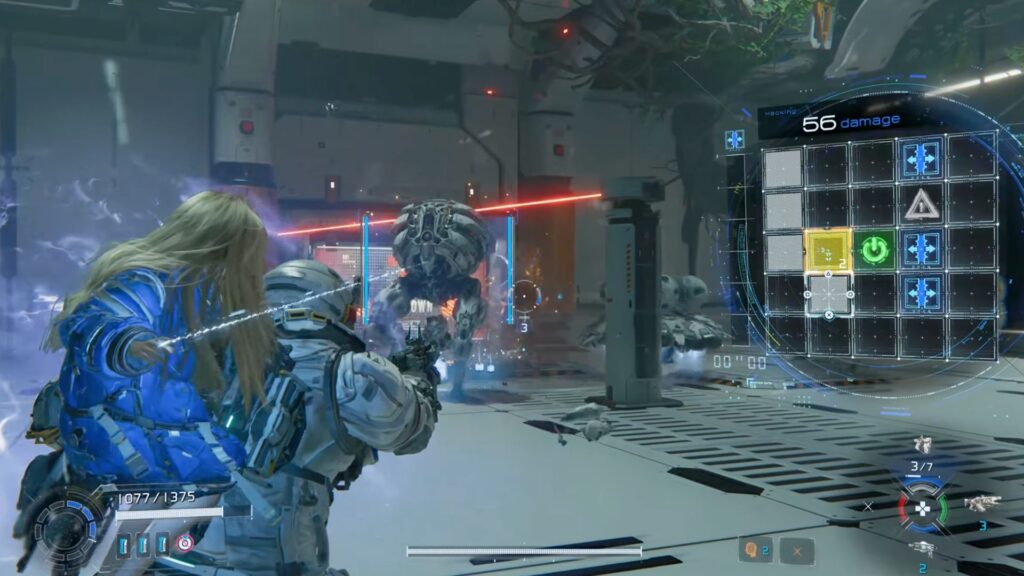The width and height of the screenshot is (1024, 576).
Task: Click the weapon wheel center dial
Action: point(922,506)
